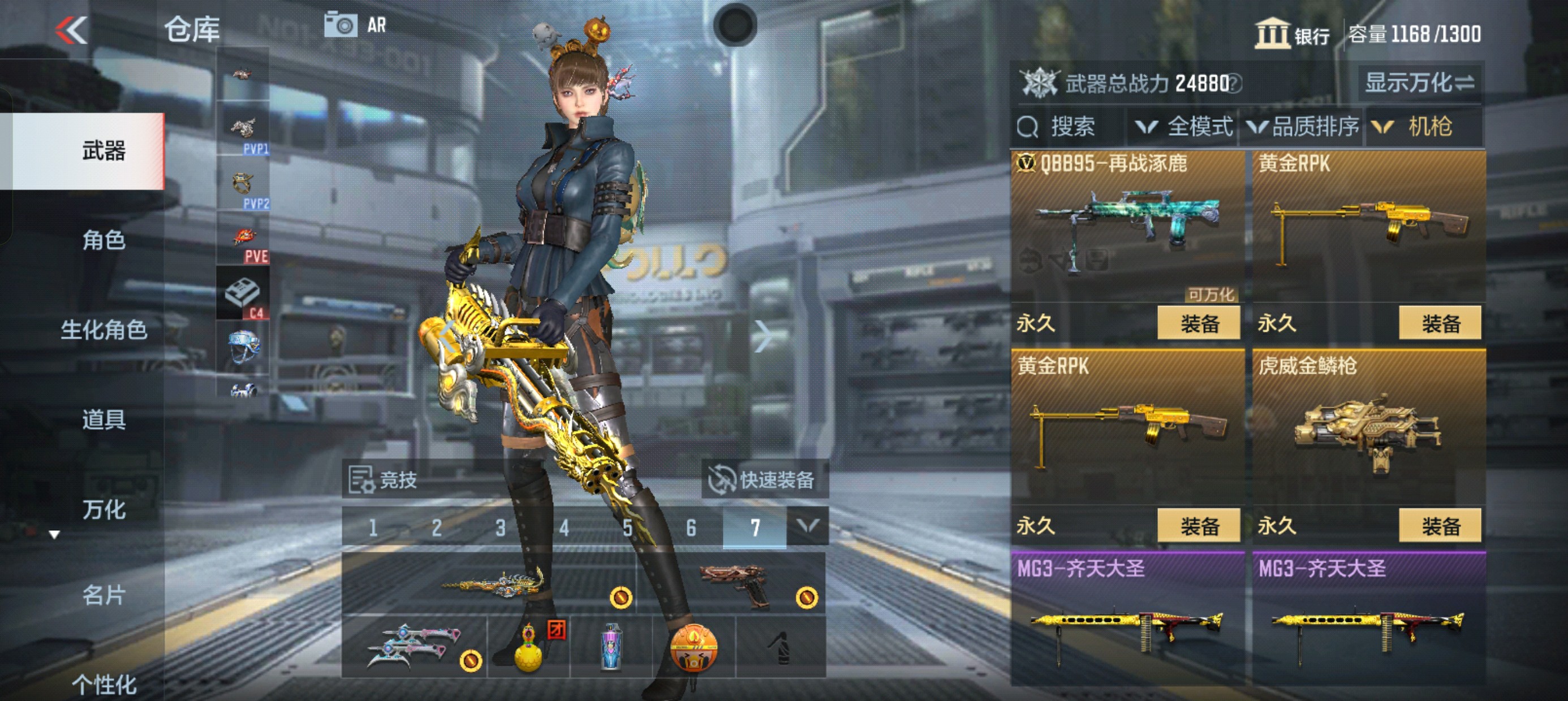Equip the 虎威金鳞枪 weapon
Screen dimensions: 1568x701
pyautogui.click(x=1440, y=526)
